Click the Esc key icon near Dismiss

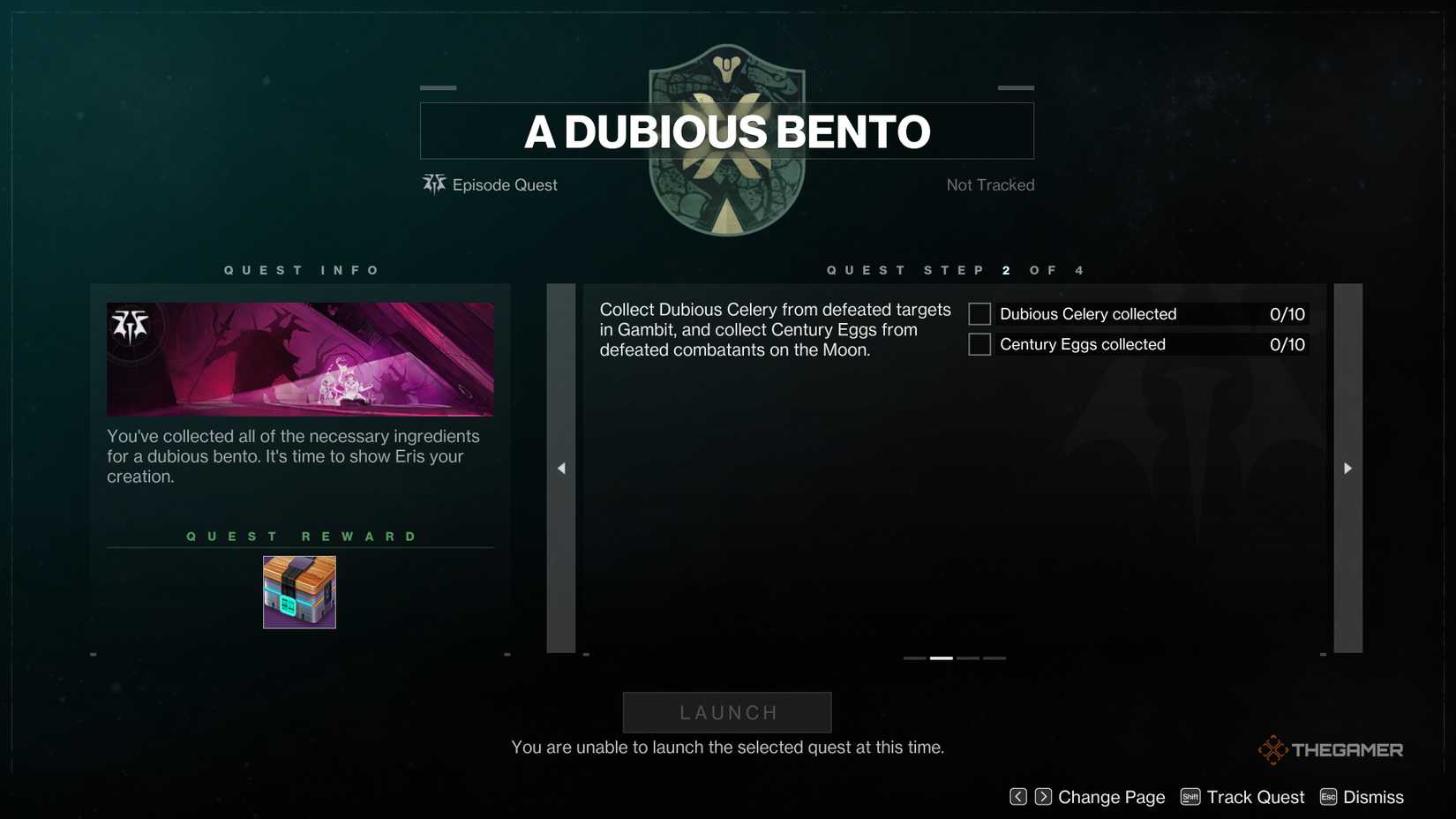tap(1328, 796)
